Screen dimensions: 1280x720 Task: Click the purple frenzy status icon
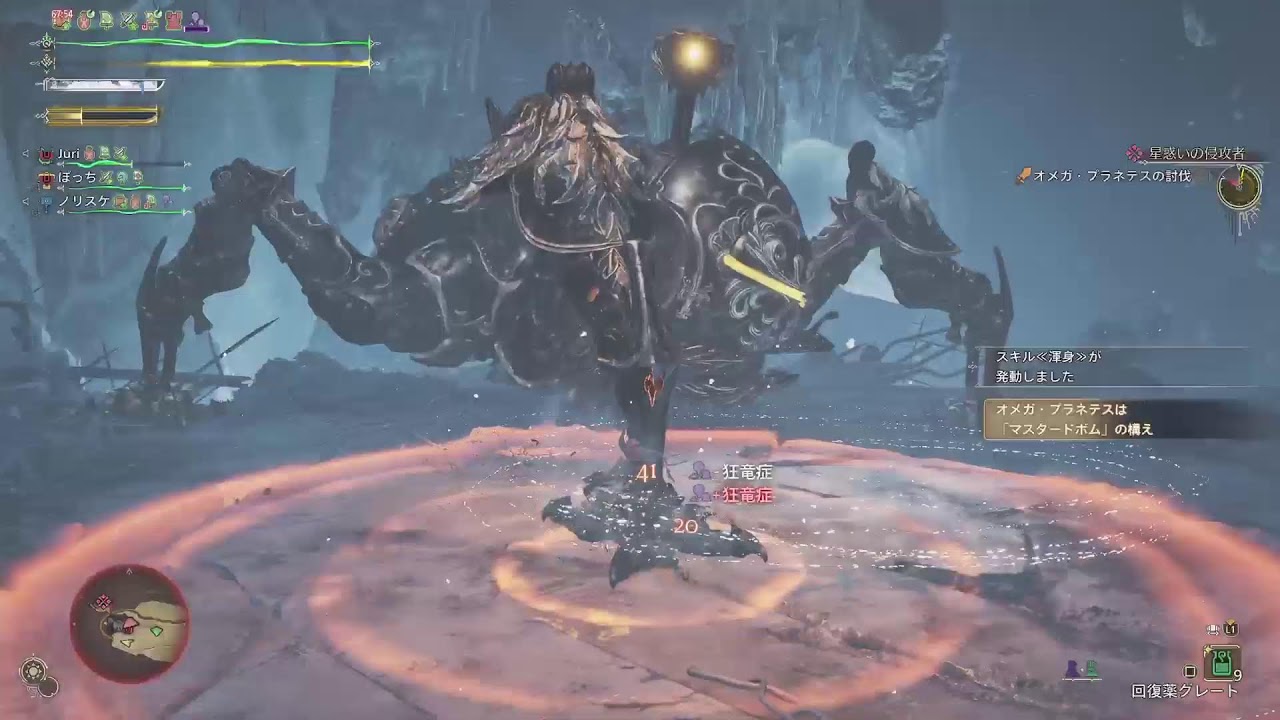click(x=197, y=19)
